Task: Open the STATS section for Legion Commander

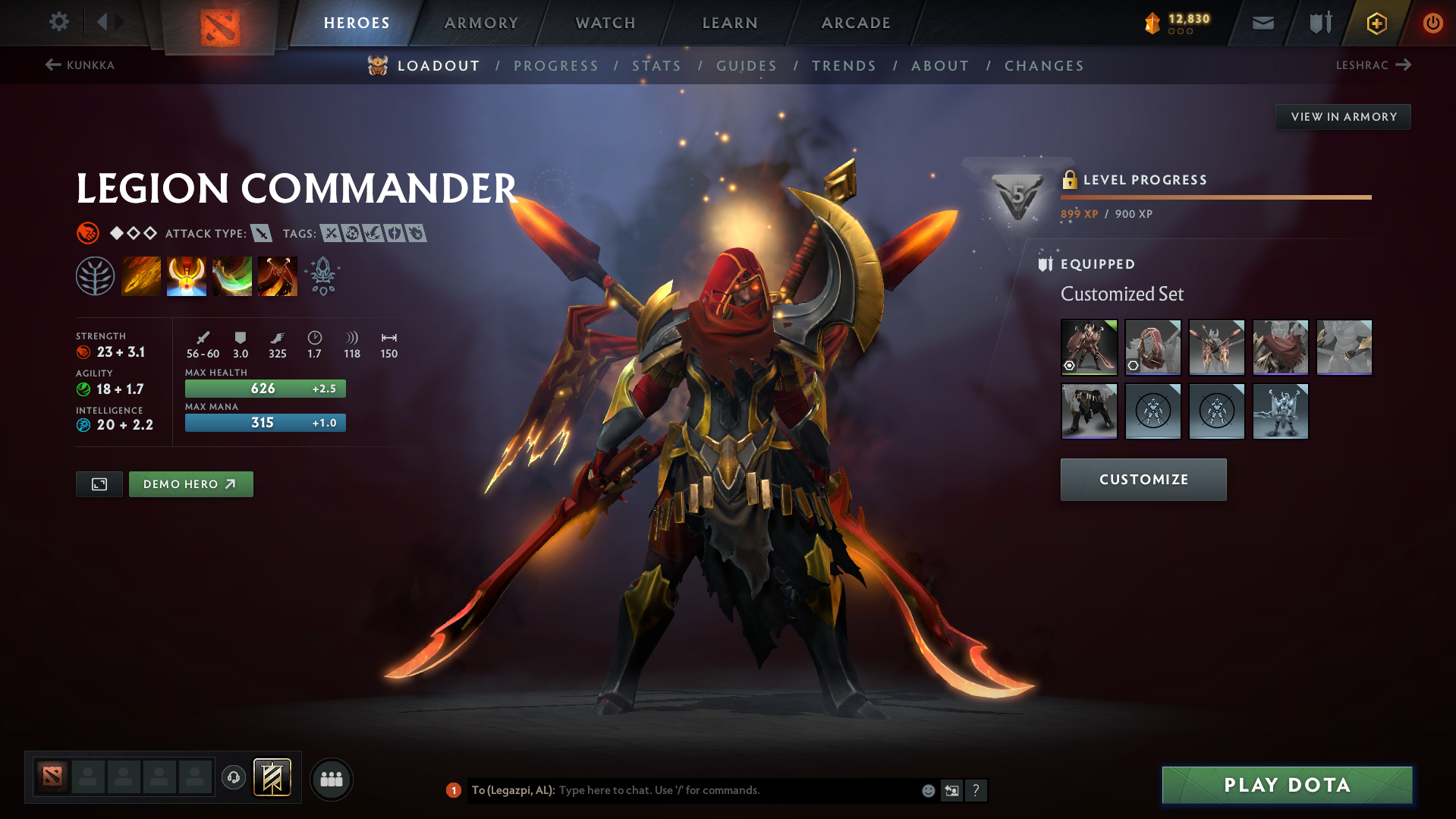Action: point(657,65)
